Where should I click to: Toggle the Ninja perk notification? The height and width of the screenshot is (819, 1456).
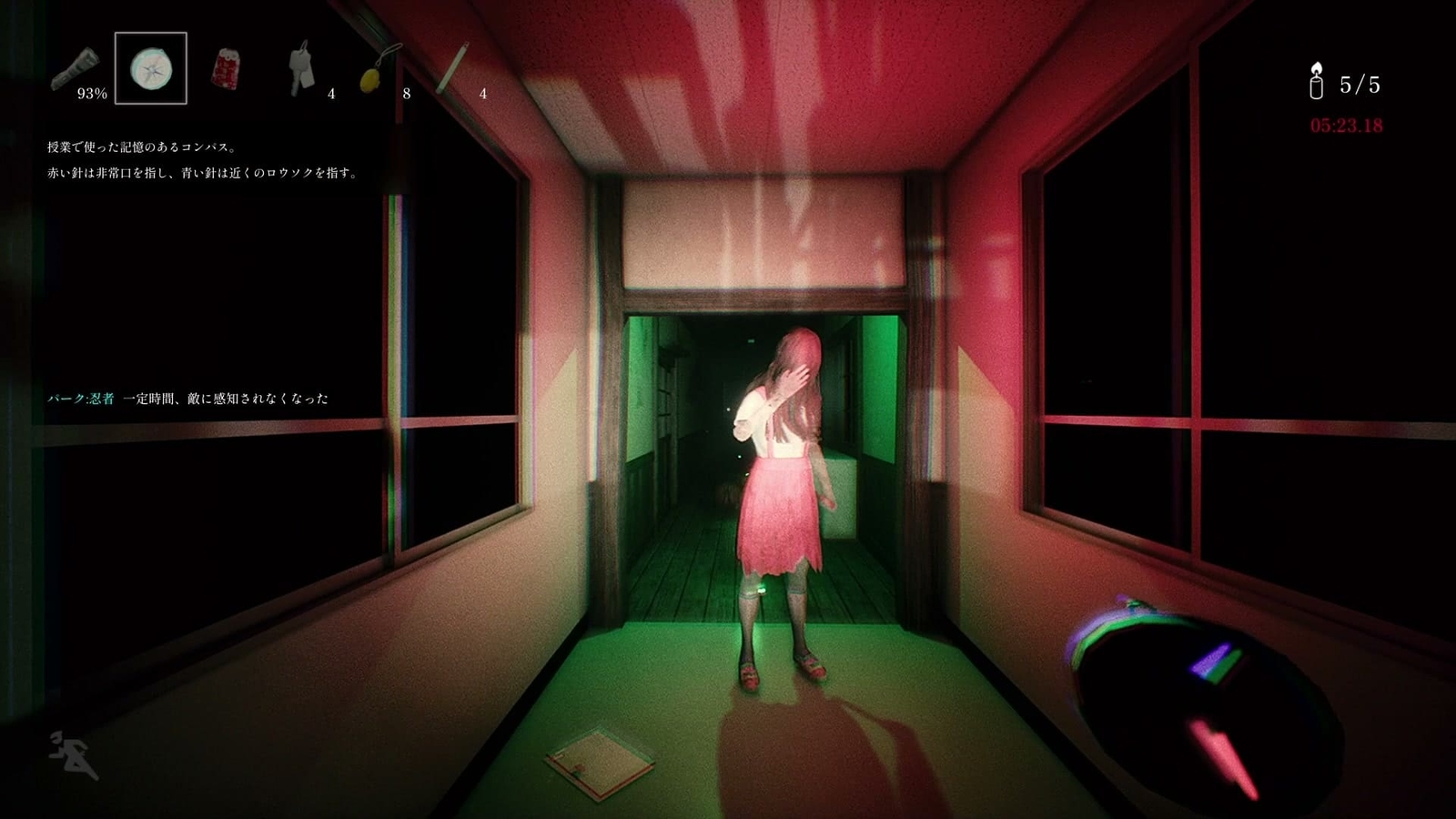point(191,397)
